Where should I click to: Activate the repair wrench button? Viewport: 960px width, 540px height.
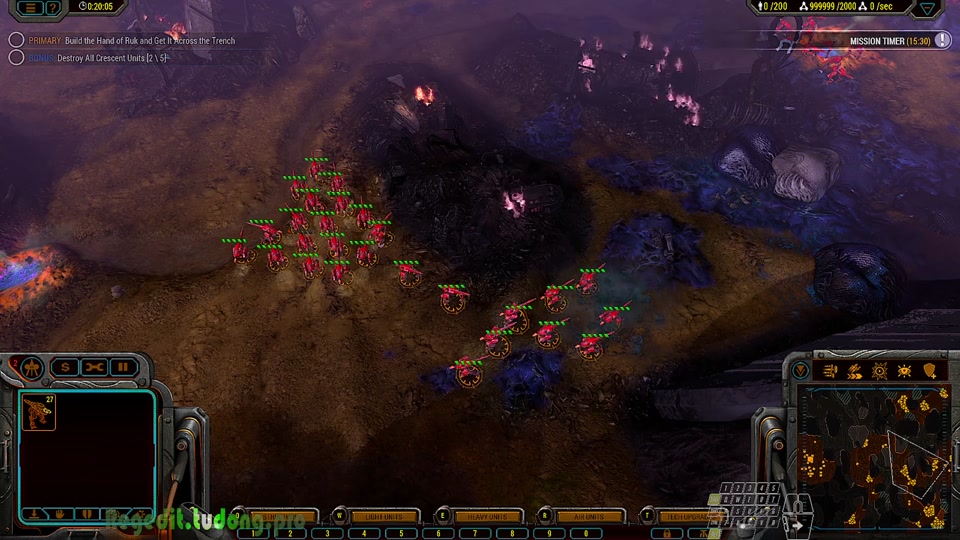94,367
